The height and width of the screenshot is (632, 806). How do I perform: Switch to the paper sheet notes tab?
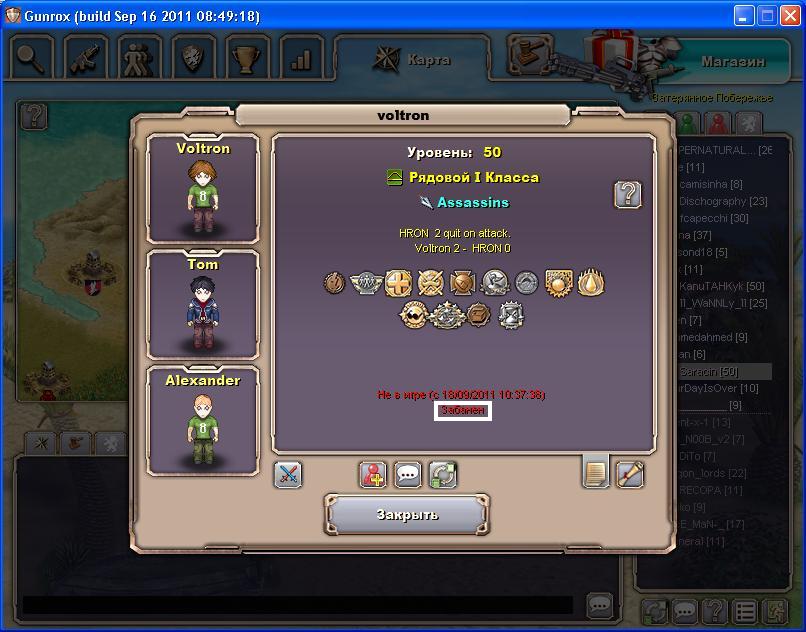[x=595, y=472]
